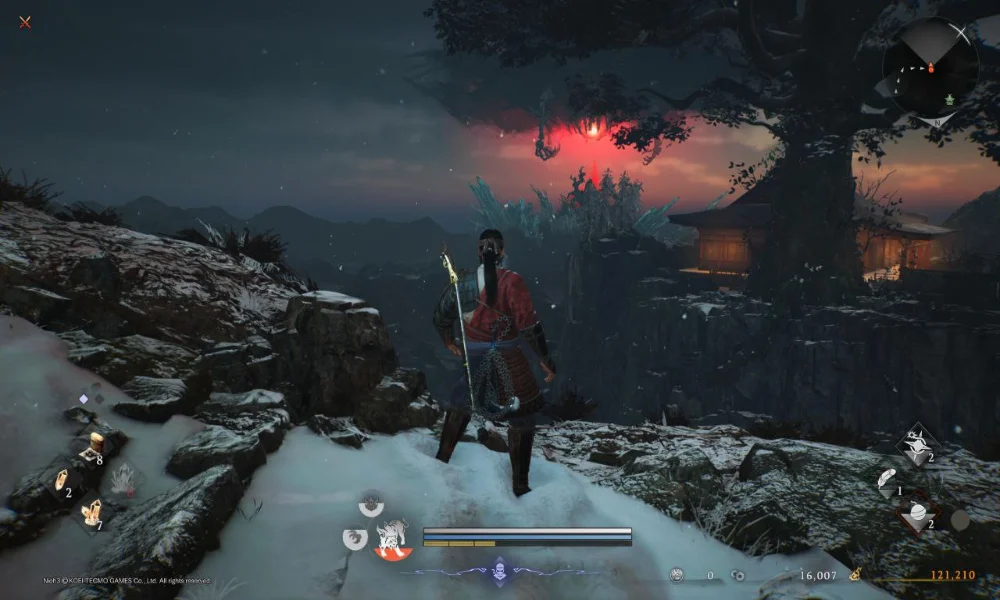
Task: Activate the guardian spirit beast icon
Action: click(x=391, y=540)
